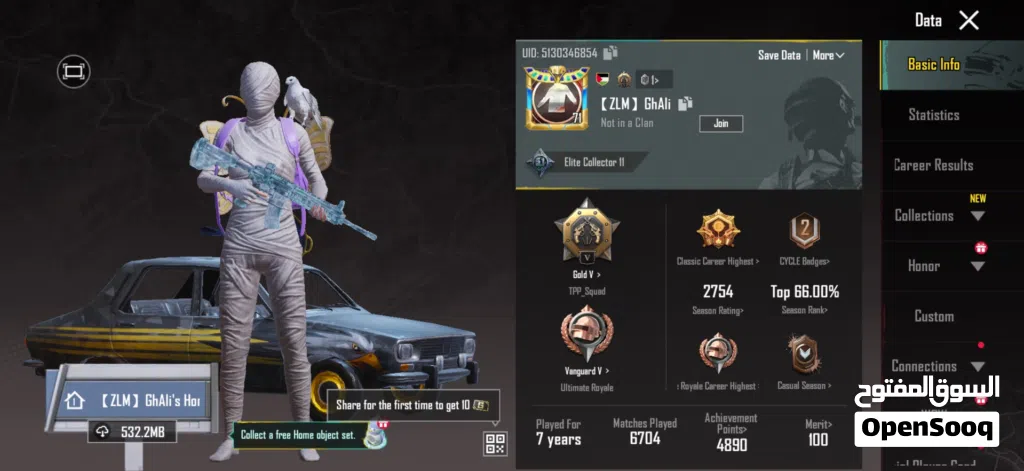This screenshot has width=1024, height=471.
Task: View the Career Results tab
Action: (x=933, y=165)
